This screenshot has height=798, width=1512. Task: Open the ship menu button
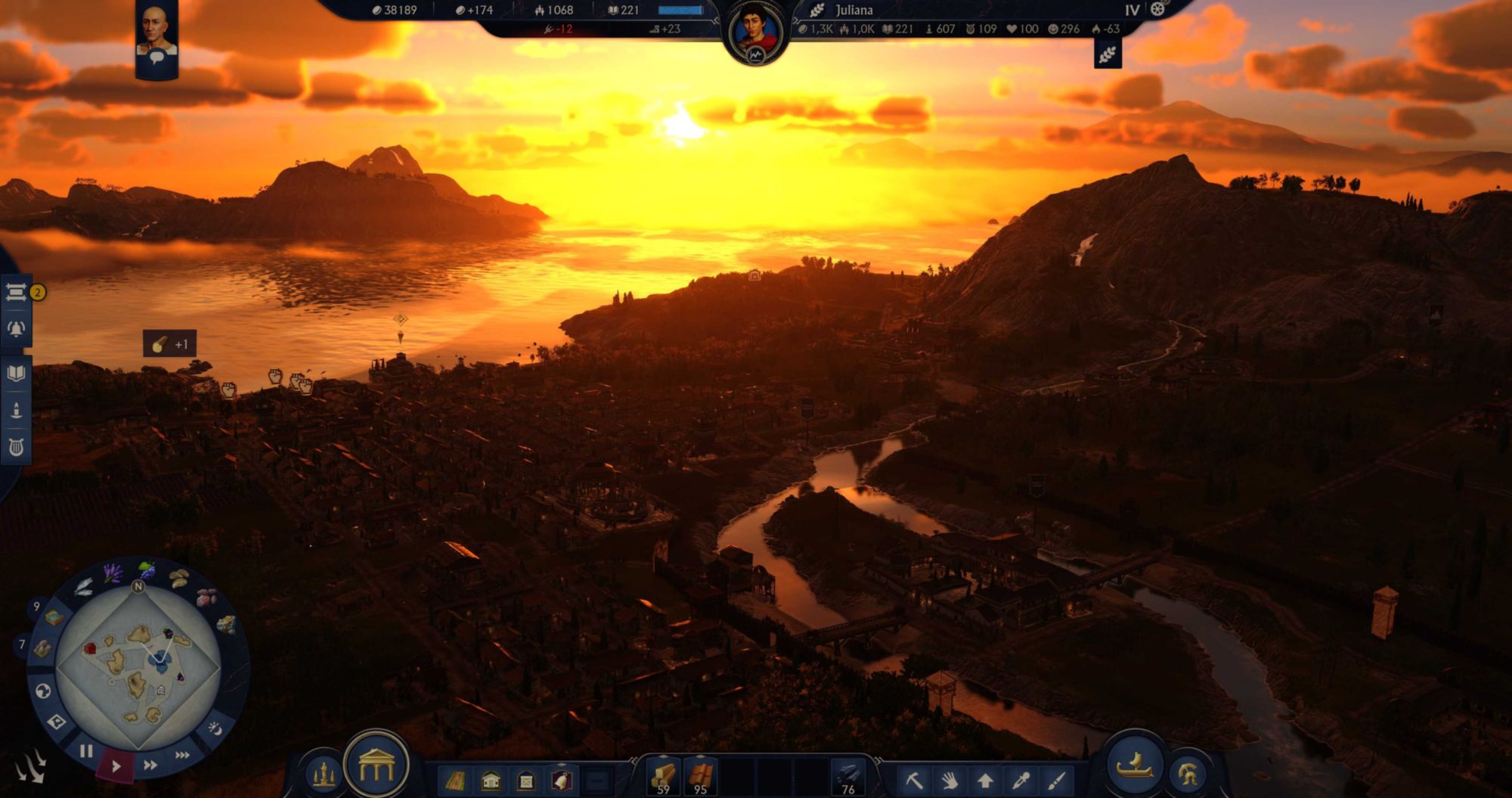click(x=1134, y=765)
